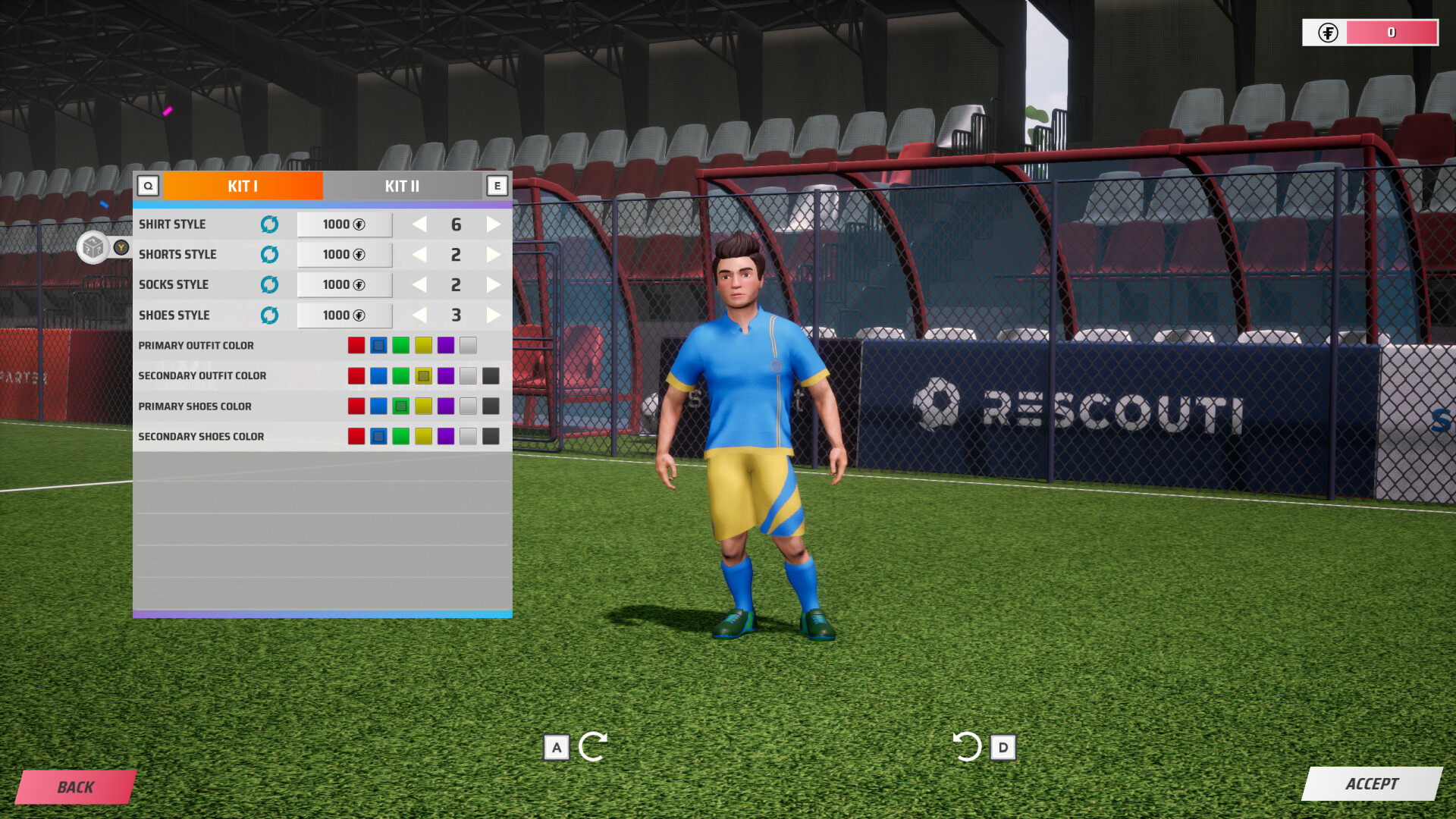The image size is (1456, 819).
Task: Click the Back button
Action: [x=76, y=786]
